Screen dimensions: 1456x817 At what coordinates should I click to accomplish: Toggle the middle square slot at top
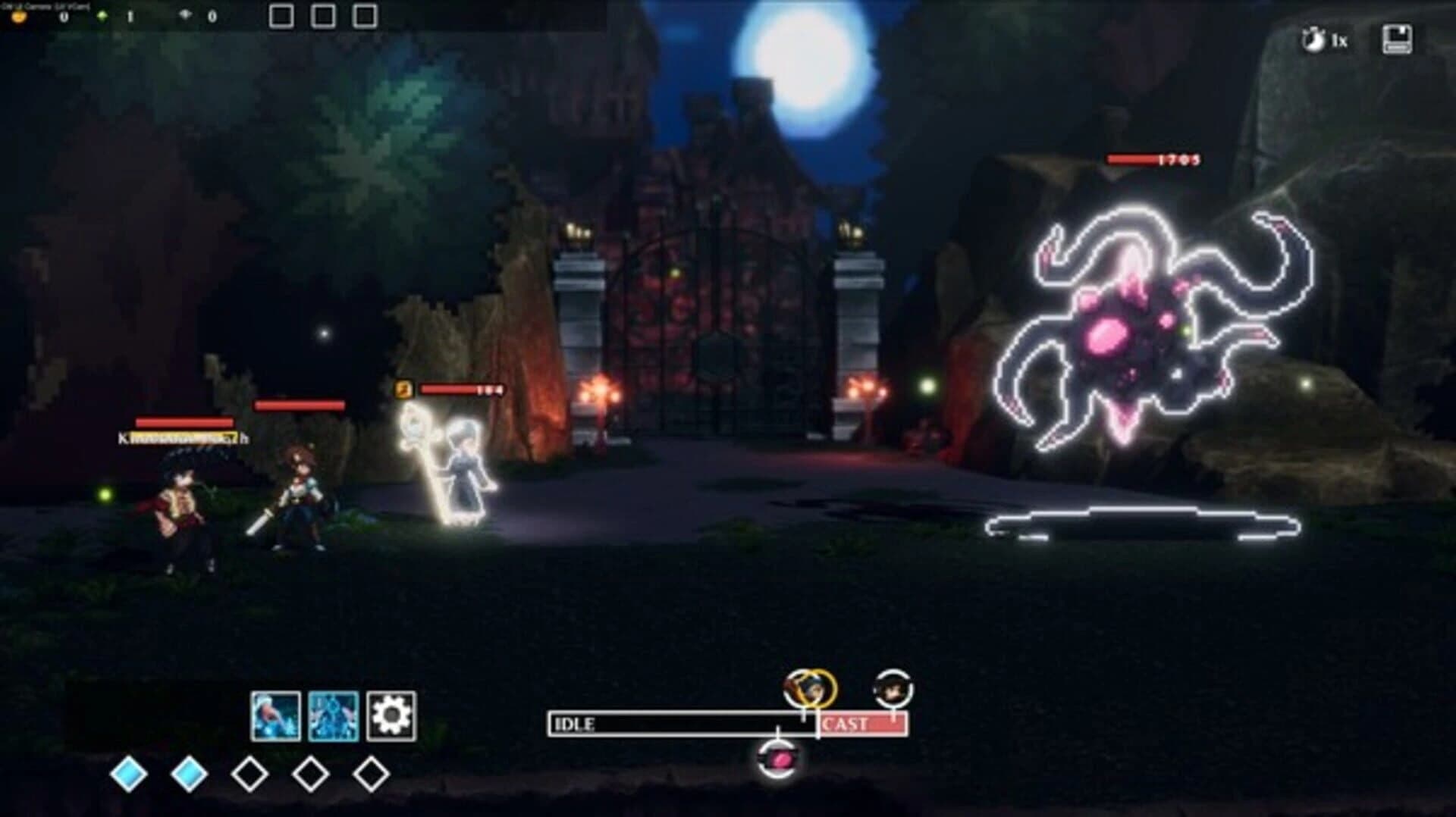click(x=325, y=13)
